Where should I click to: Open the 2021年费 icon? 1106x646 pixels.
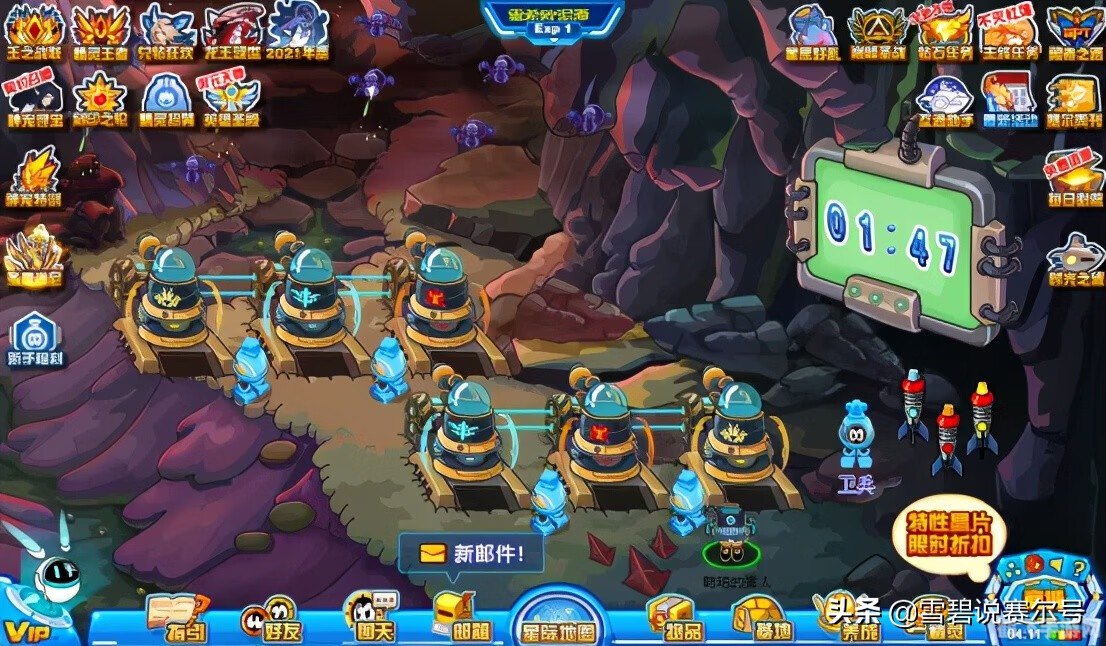pos(298,31)
